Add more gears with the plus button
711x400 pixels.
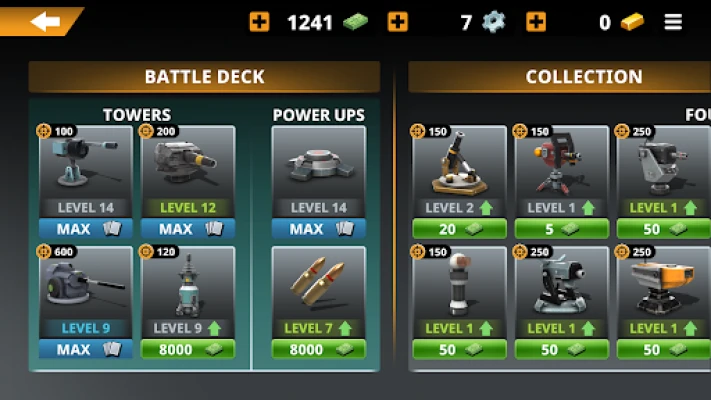tap(397, 22)
